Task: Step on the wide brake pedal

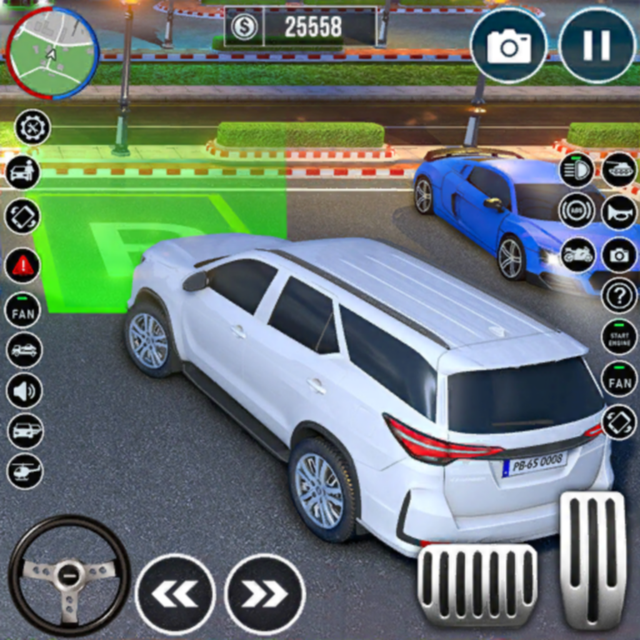Action: (477, 584)
